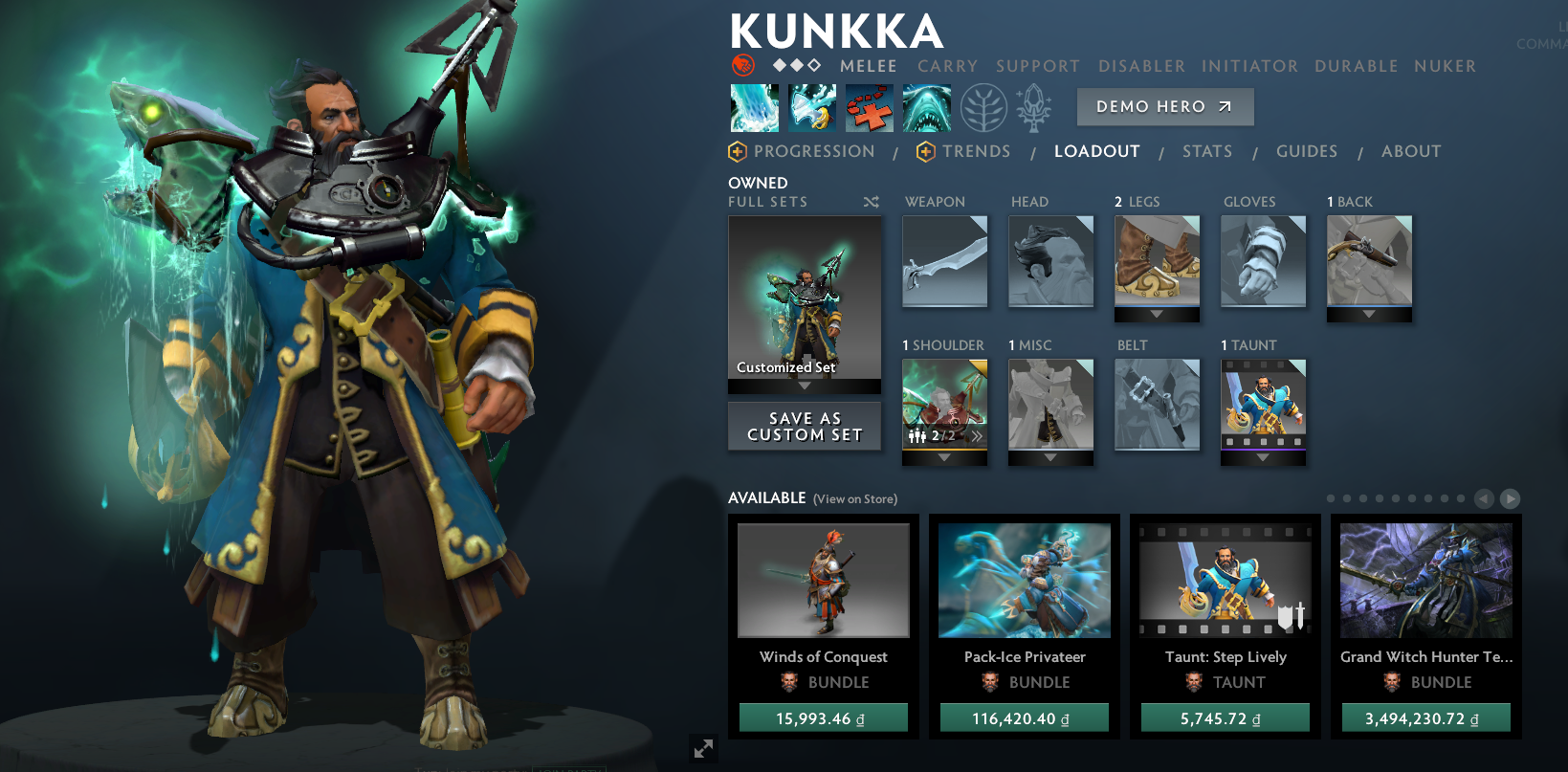This screenshot has width=1568, height=772.
Task: Select the second pagination dot in Available section
Action: pos(1346,498)
